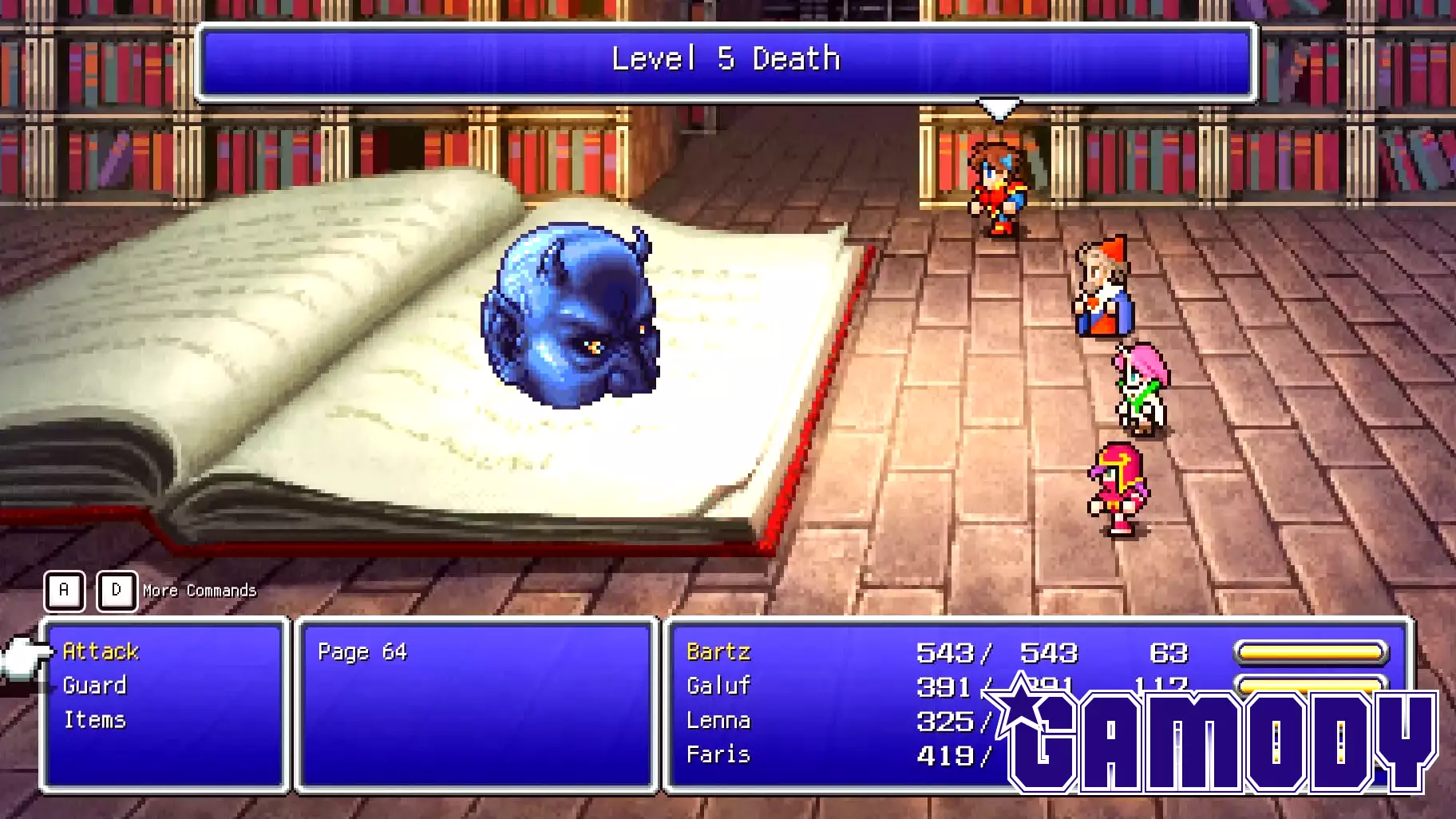Select Galuf's name in the status window

tap(718, 686)
